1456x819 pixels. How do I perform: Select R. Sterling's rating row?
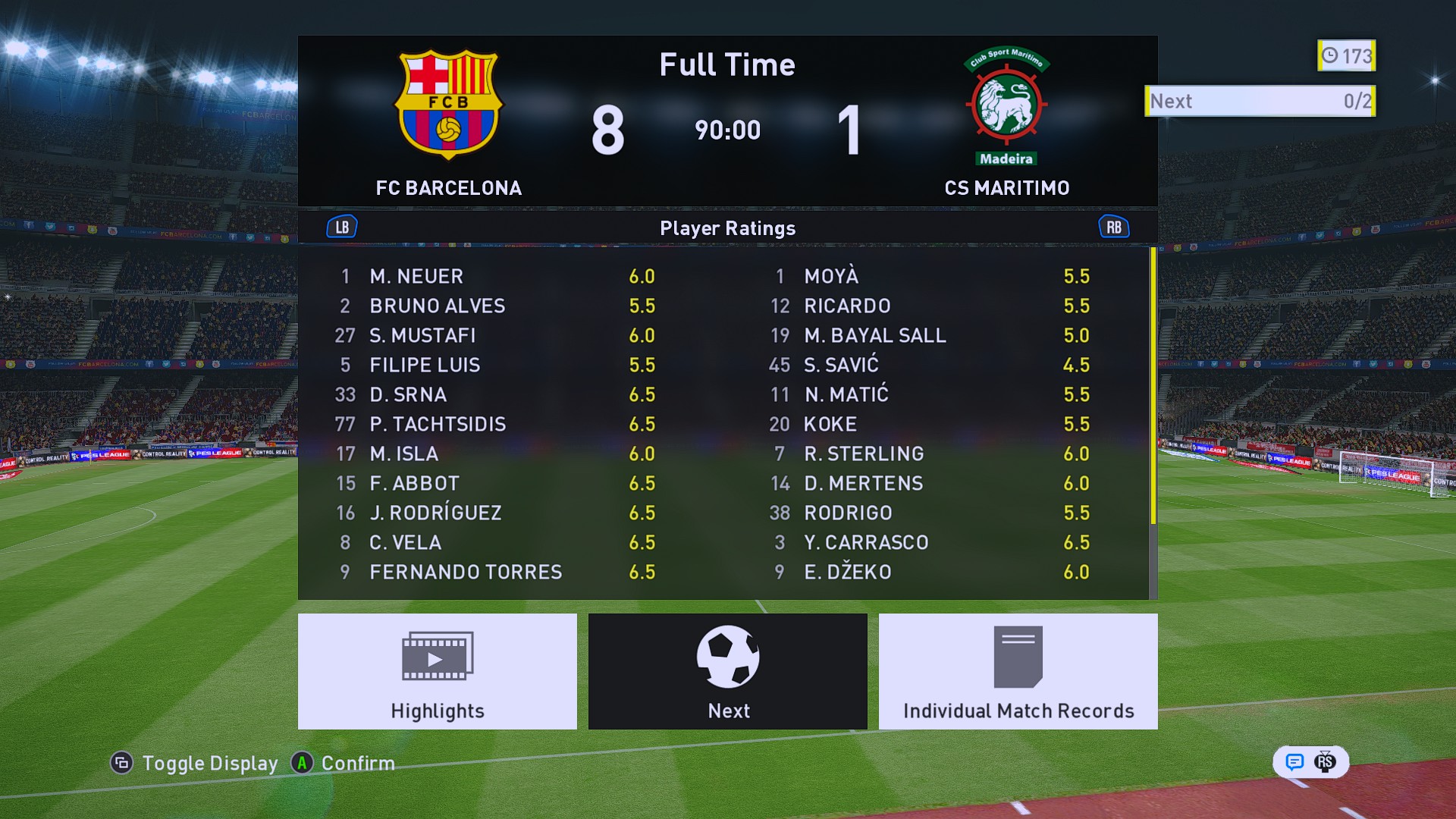pos(930,453)
